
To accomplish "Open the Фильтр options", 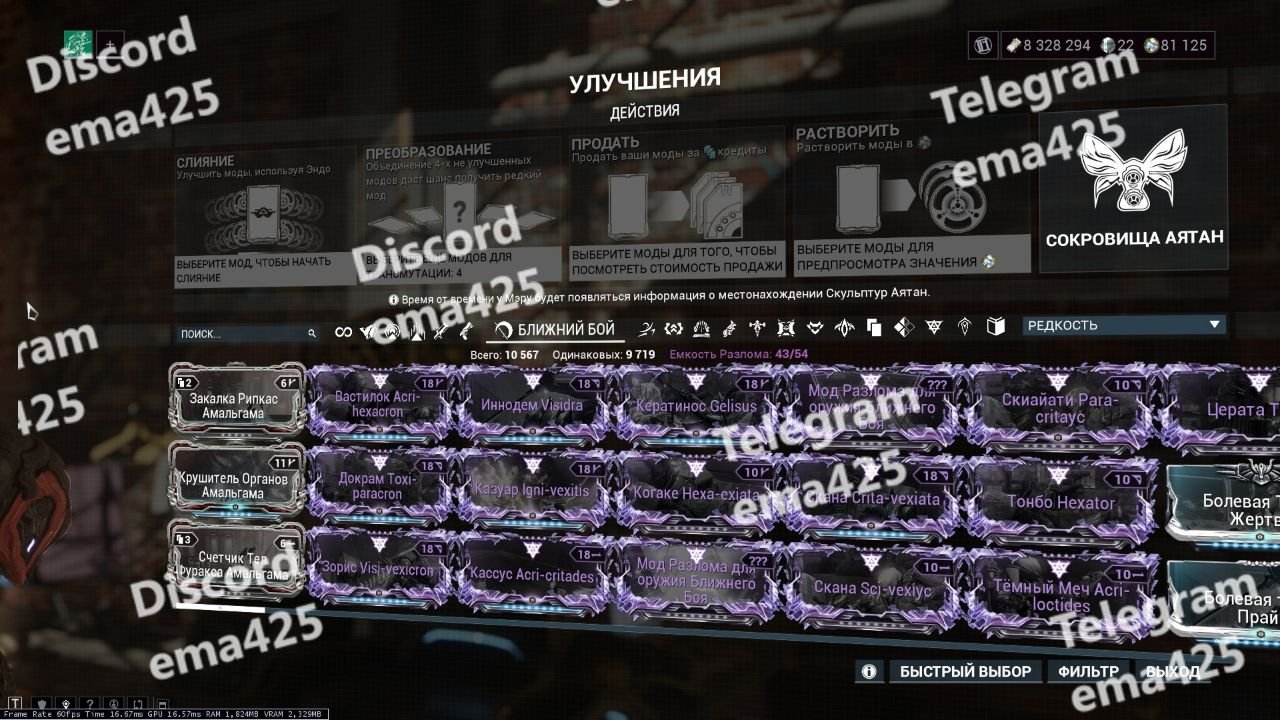I will coord(1088,671).
